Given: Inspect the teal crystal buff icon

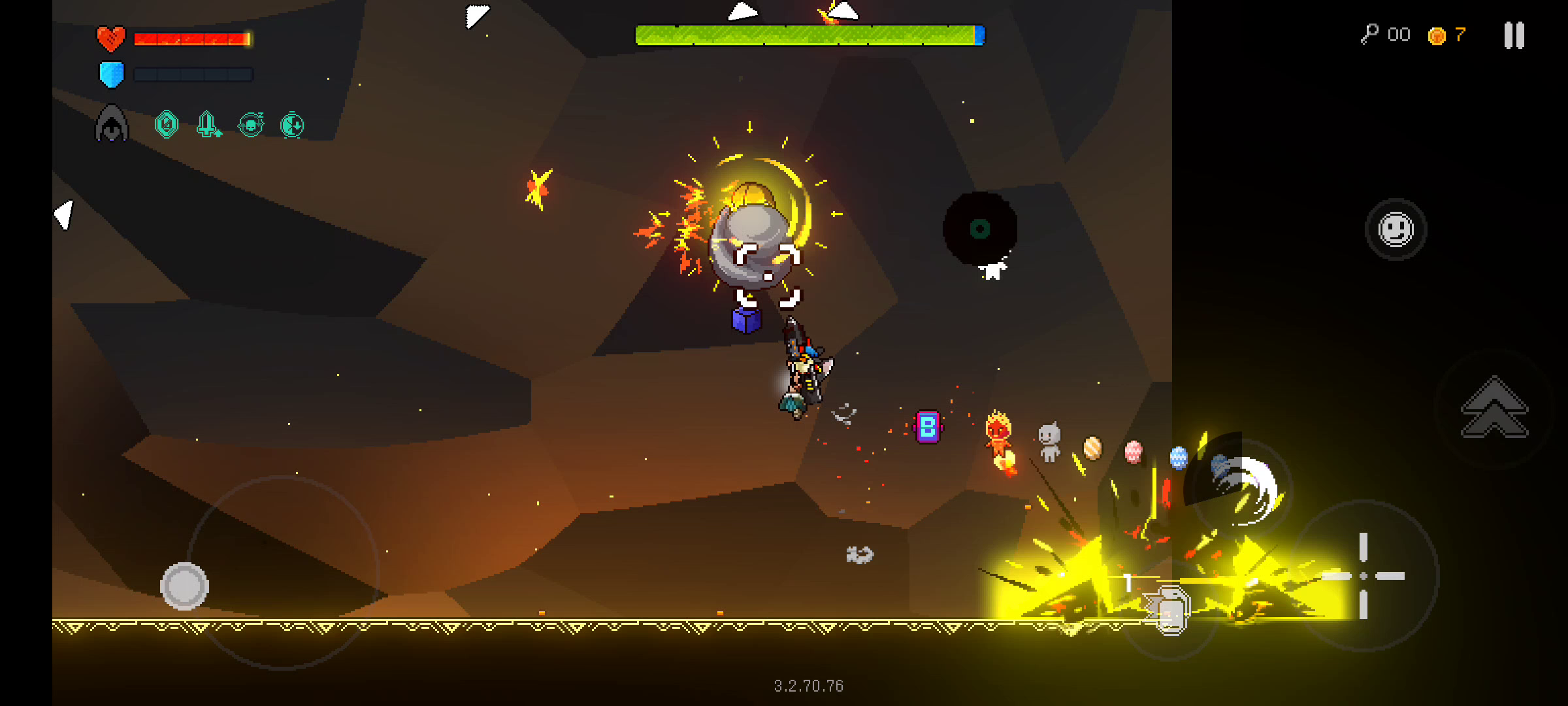Looking at the screenshot, I should (167, 124).
